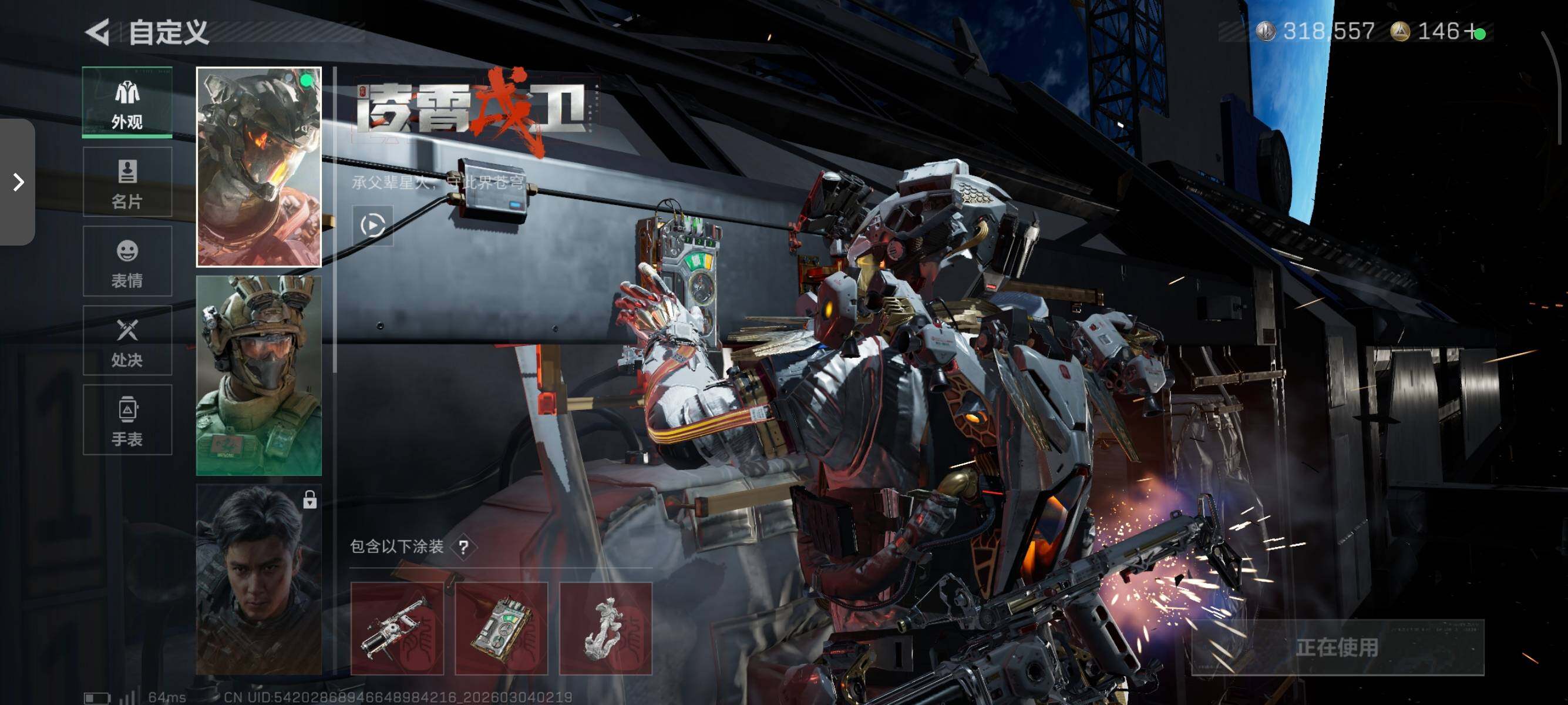Play the skin preview video
The width and height of the screenshot is (1568, 705).
[x=372, y=225]
